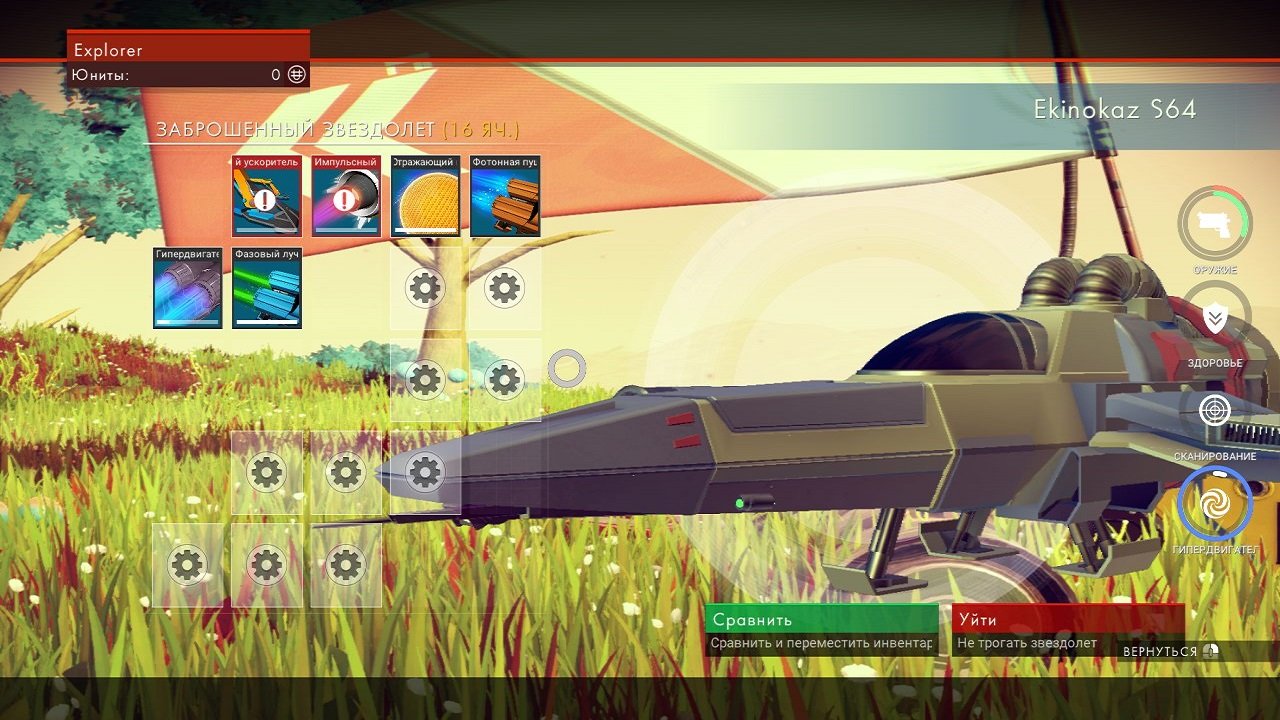Click the Explorer ship name header
This screenshot has height=720, width=1280.
(110, 49)
